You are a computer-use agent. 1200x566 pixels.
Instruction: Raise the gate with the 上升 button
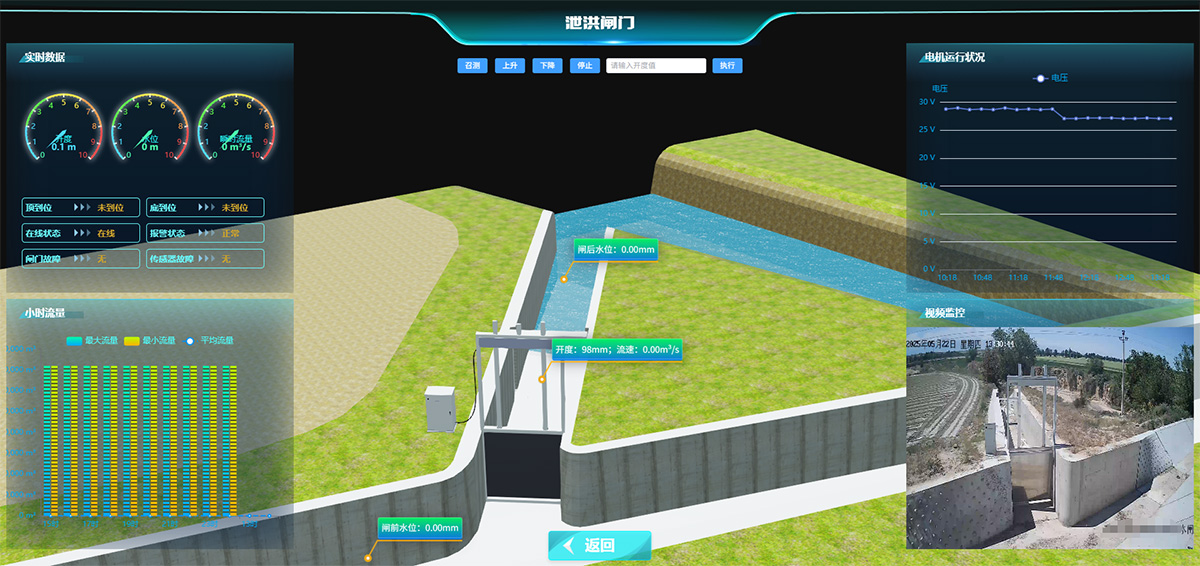point(510,66)
